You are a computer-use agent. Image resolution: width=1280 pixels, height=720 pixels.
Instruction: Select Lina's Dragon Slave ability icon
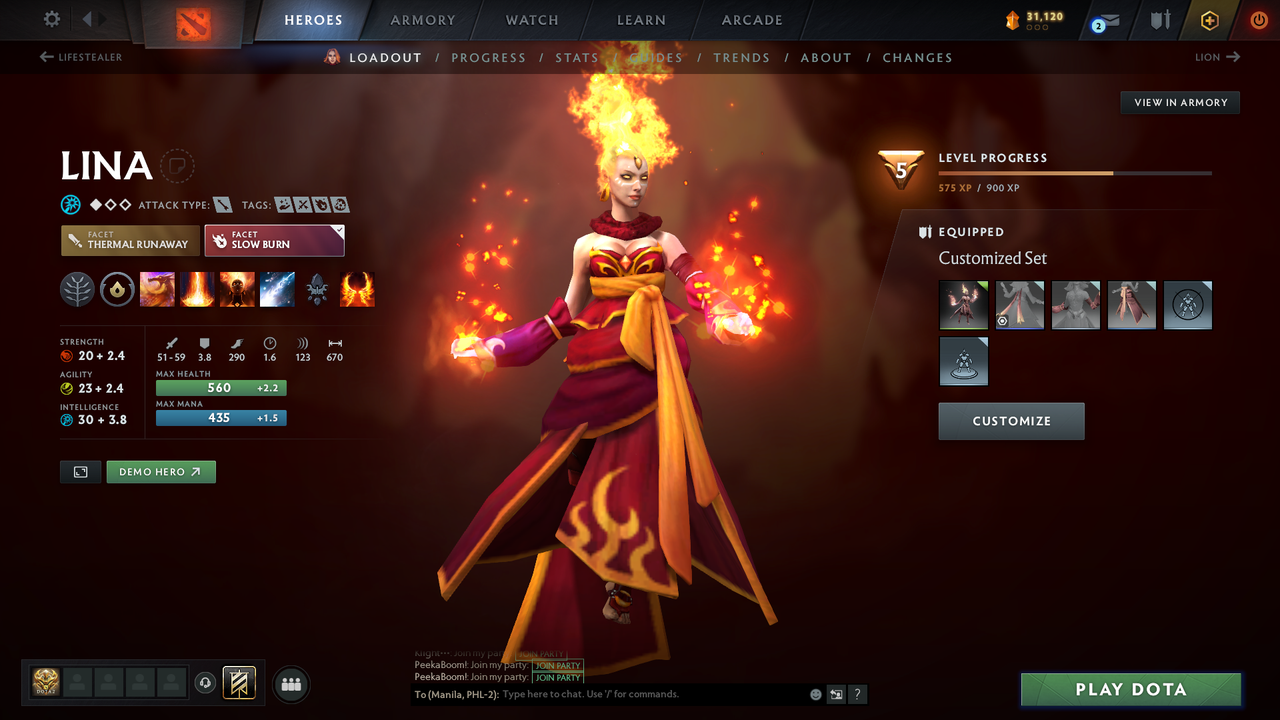tap(157, 289)
